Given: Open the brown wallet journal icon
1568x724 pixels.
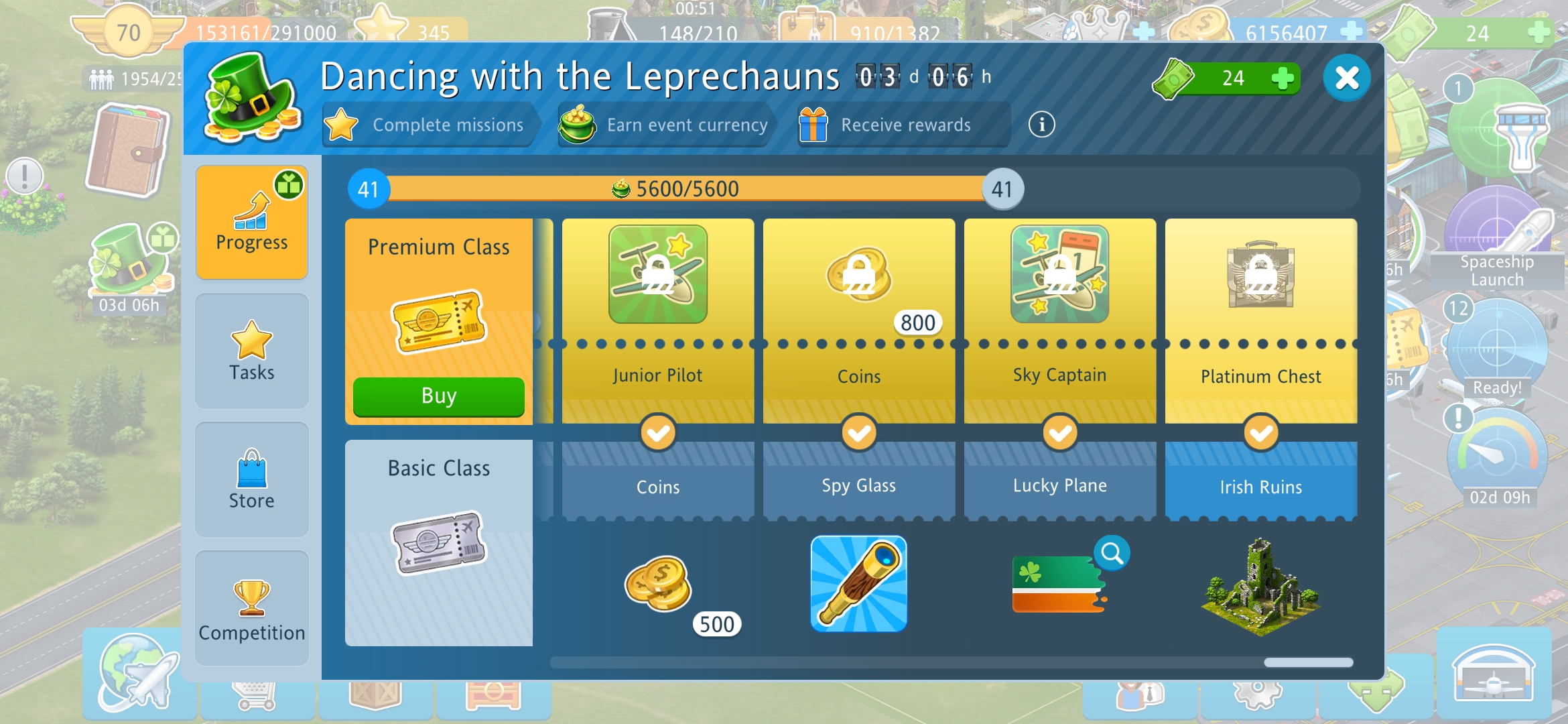Looking at the screenshot, I should 127,151.
